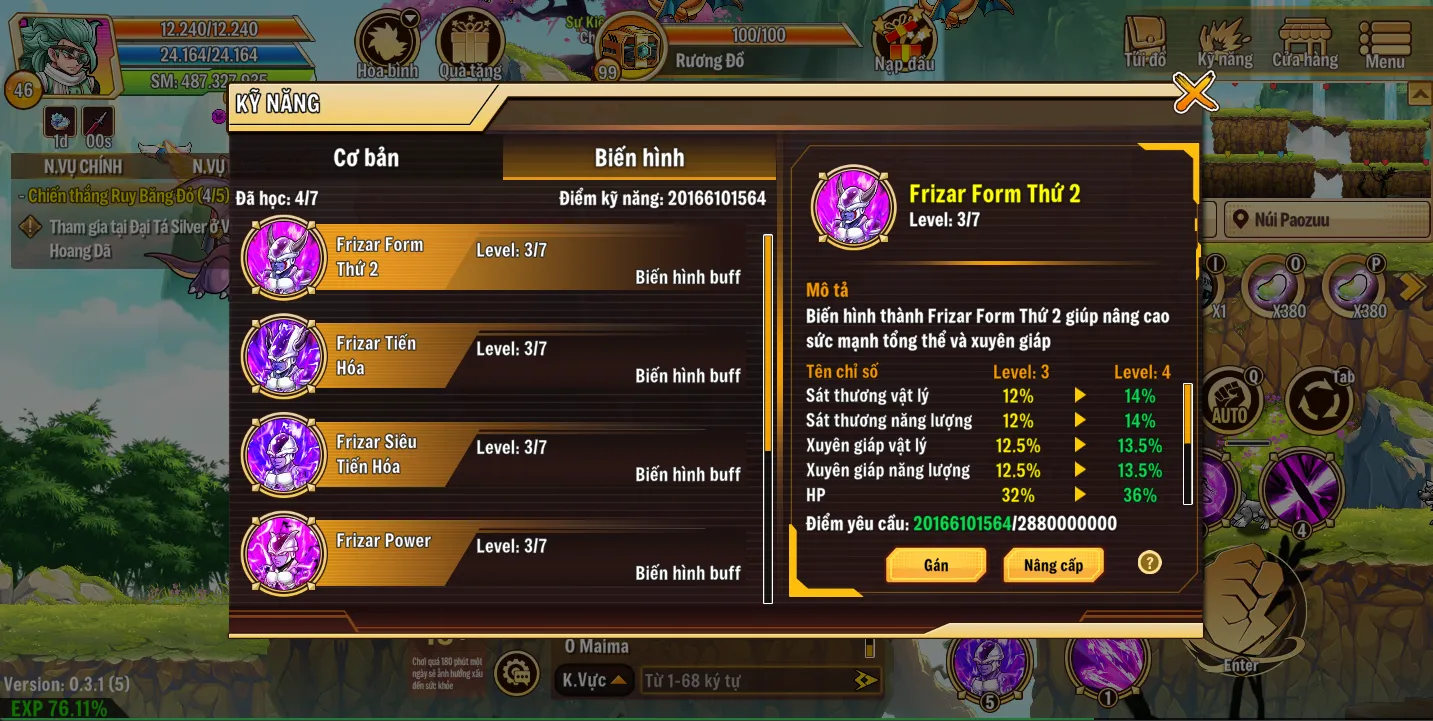Click the Gán assign button
1433x721 pixels.
pos(936,565)
